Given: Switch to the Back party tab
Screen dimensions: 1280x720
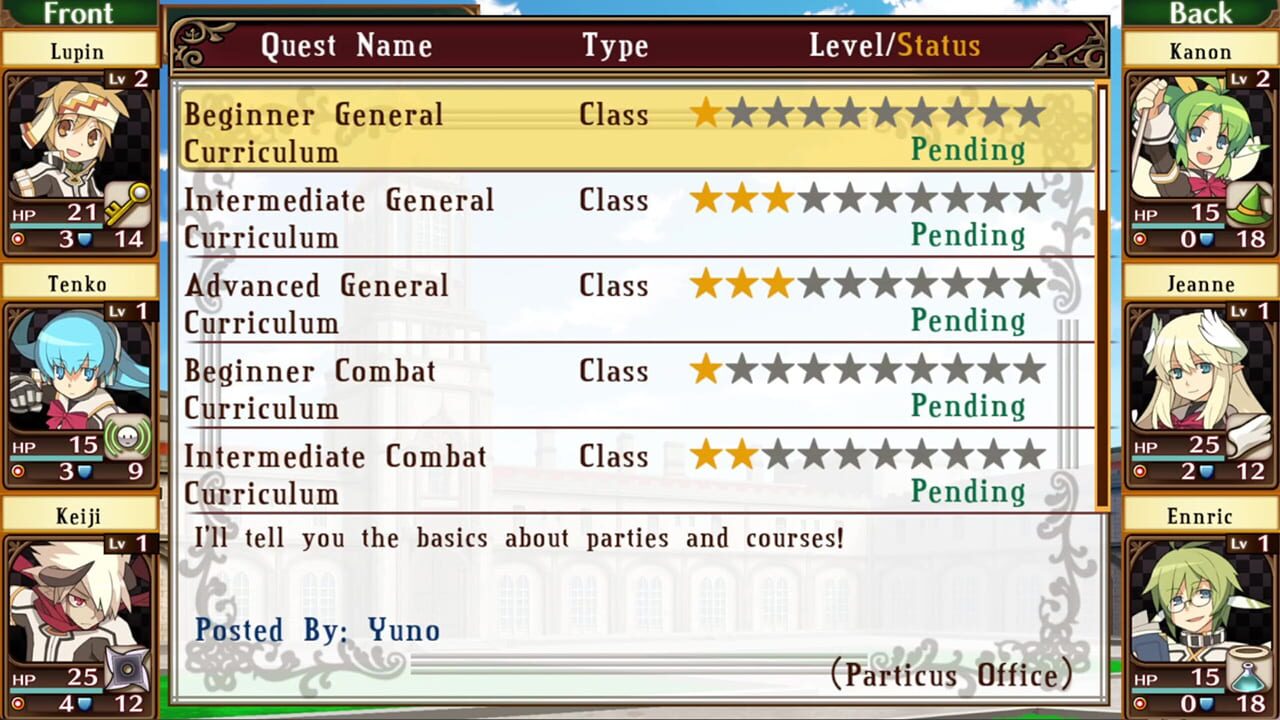Looking at the screenshot, I should tap(1200, 13).
